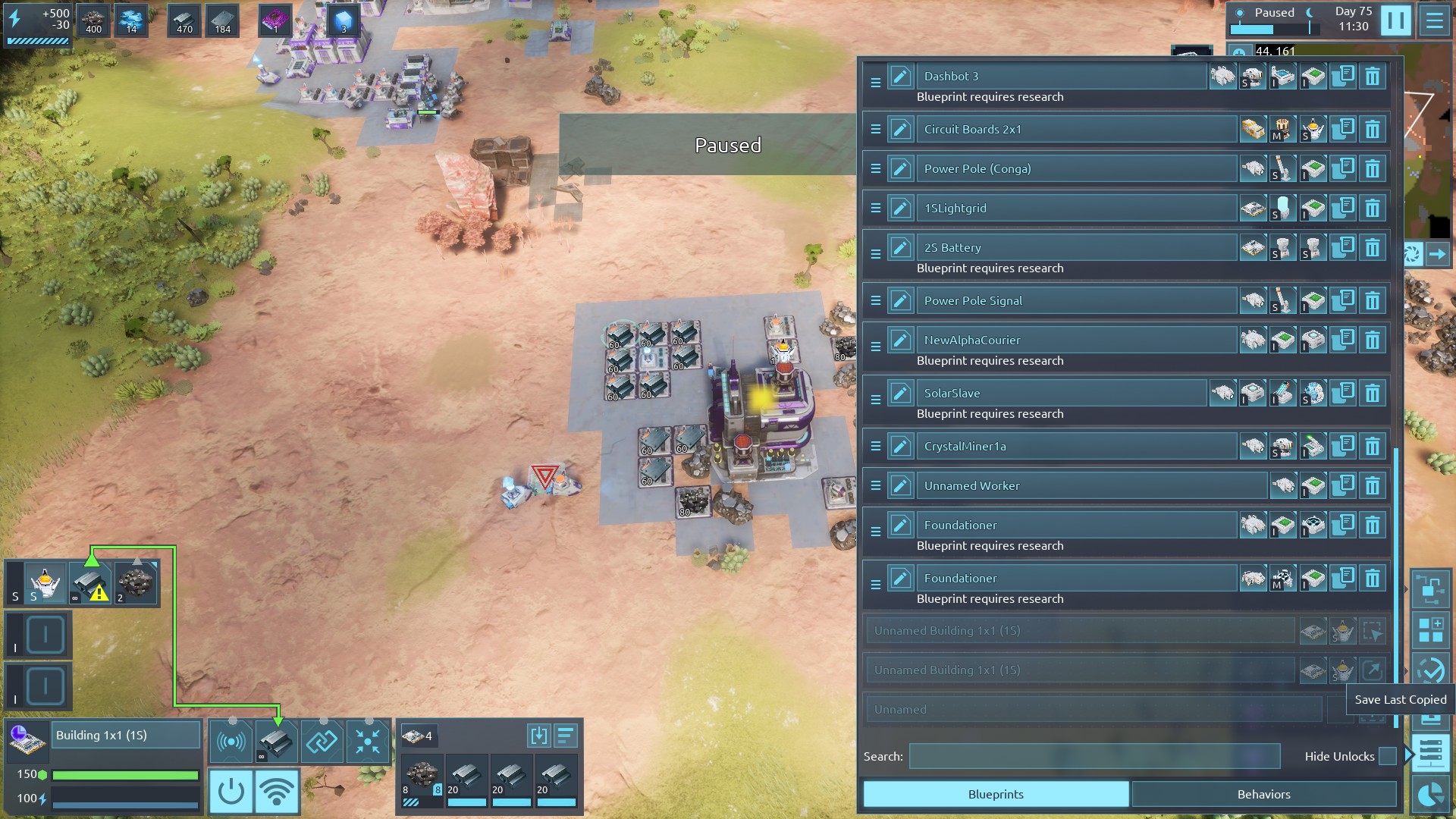
Task: Open the main hamburger menu
Action: [1434, 20]
